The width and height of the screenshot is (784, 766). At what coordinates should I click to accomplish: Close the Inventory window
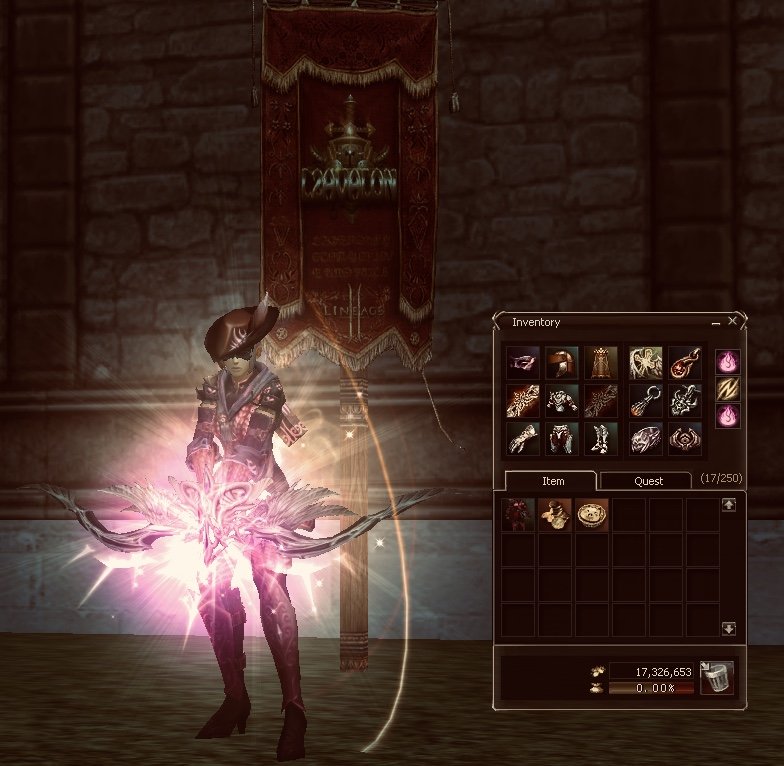[733, 322]
